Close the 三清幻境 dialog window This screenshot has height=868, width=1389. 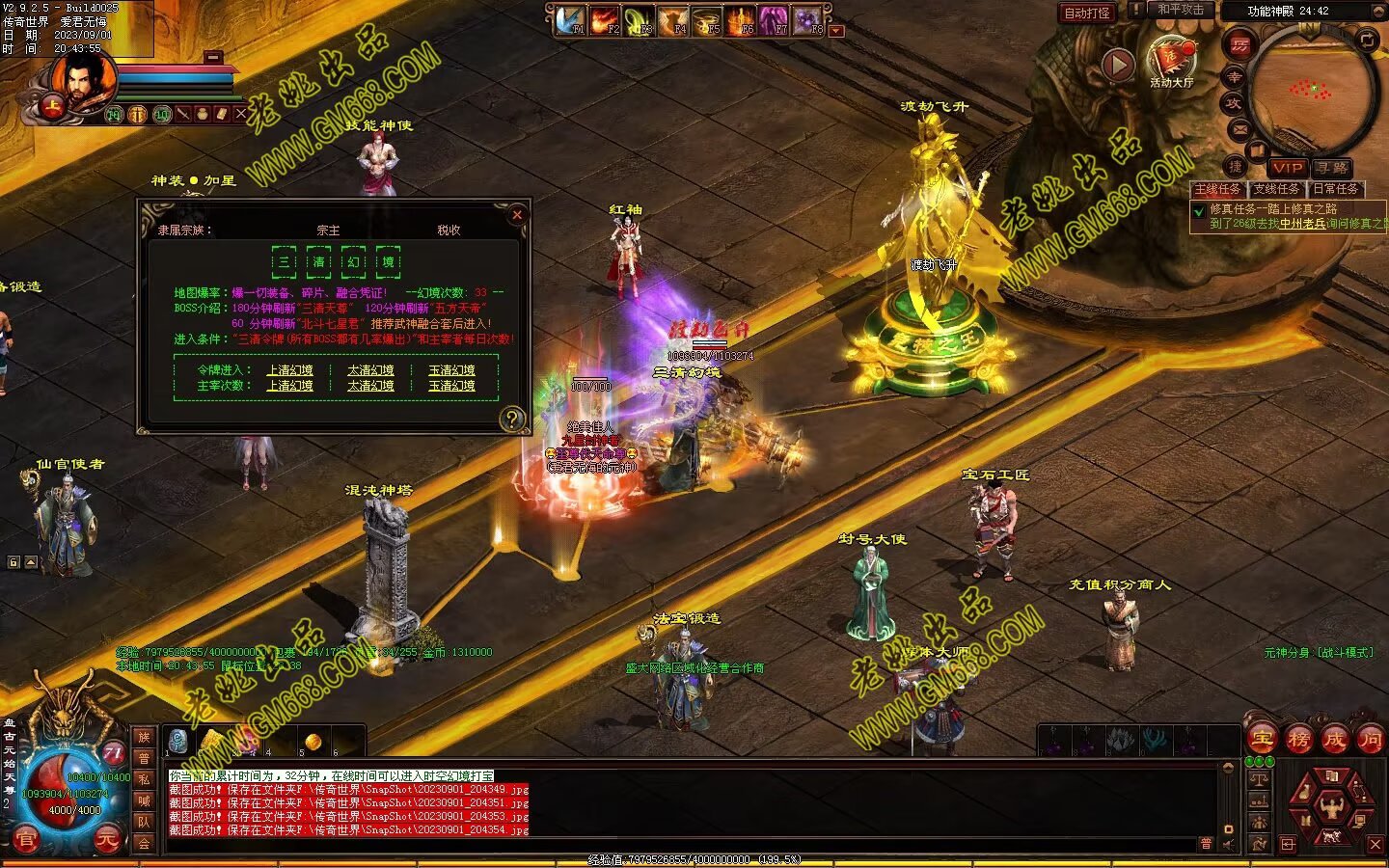(517, 215)
